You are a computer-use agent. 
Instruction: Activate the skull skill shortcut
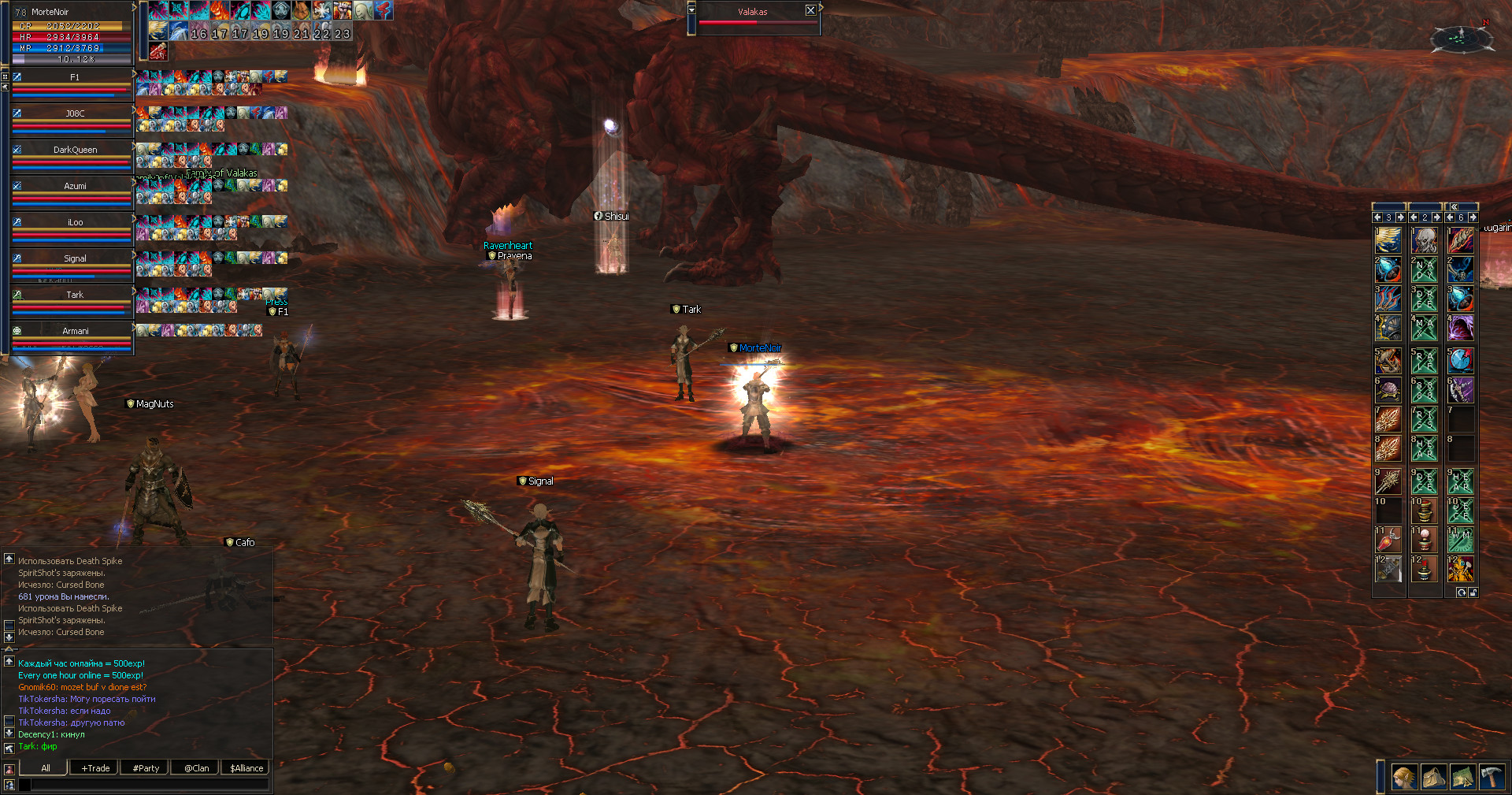pos(1424,240)
